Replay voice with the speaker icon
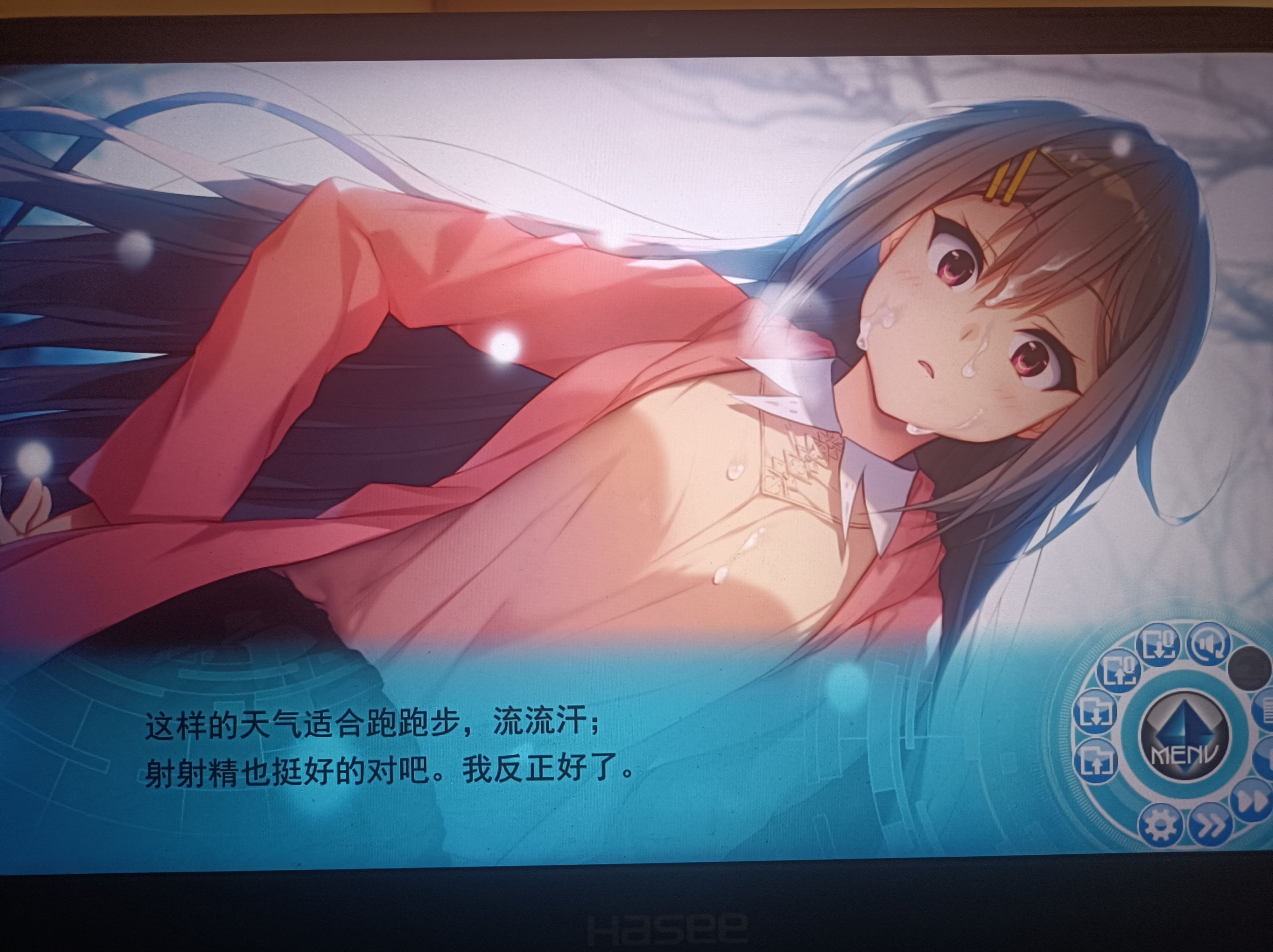The width and height of the screenshot is (1273, 952). point(1208,644)
